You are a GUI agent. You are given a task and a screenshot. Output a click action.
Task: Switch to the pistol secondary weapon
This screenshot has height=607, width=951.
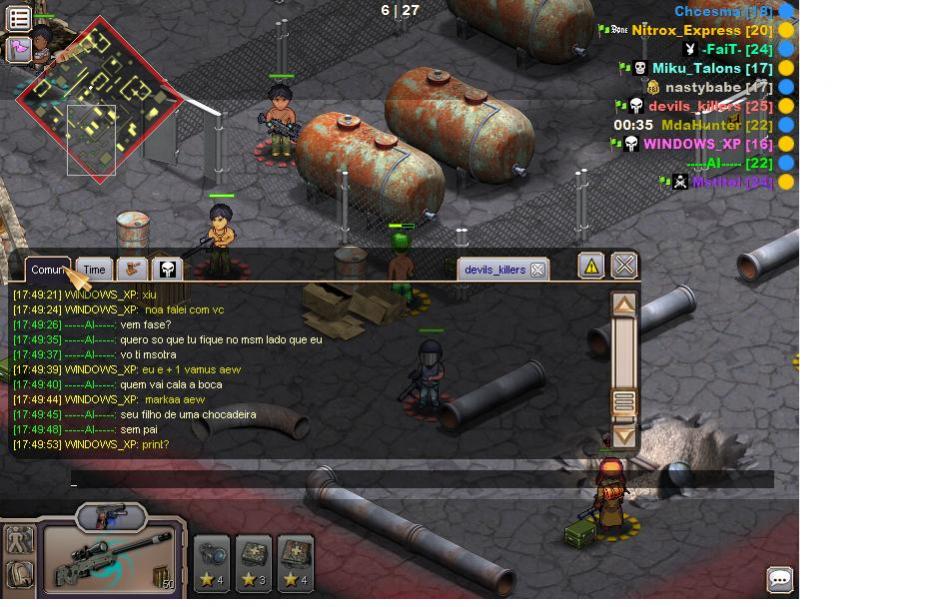click(x=111, y=517)
